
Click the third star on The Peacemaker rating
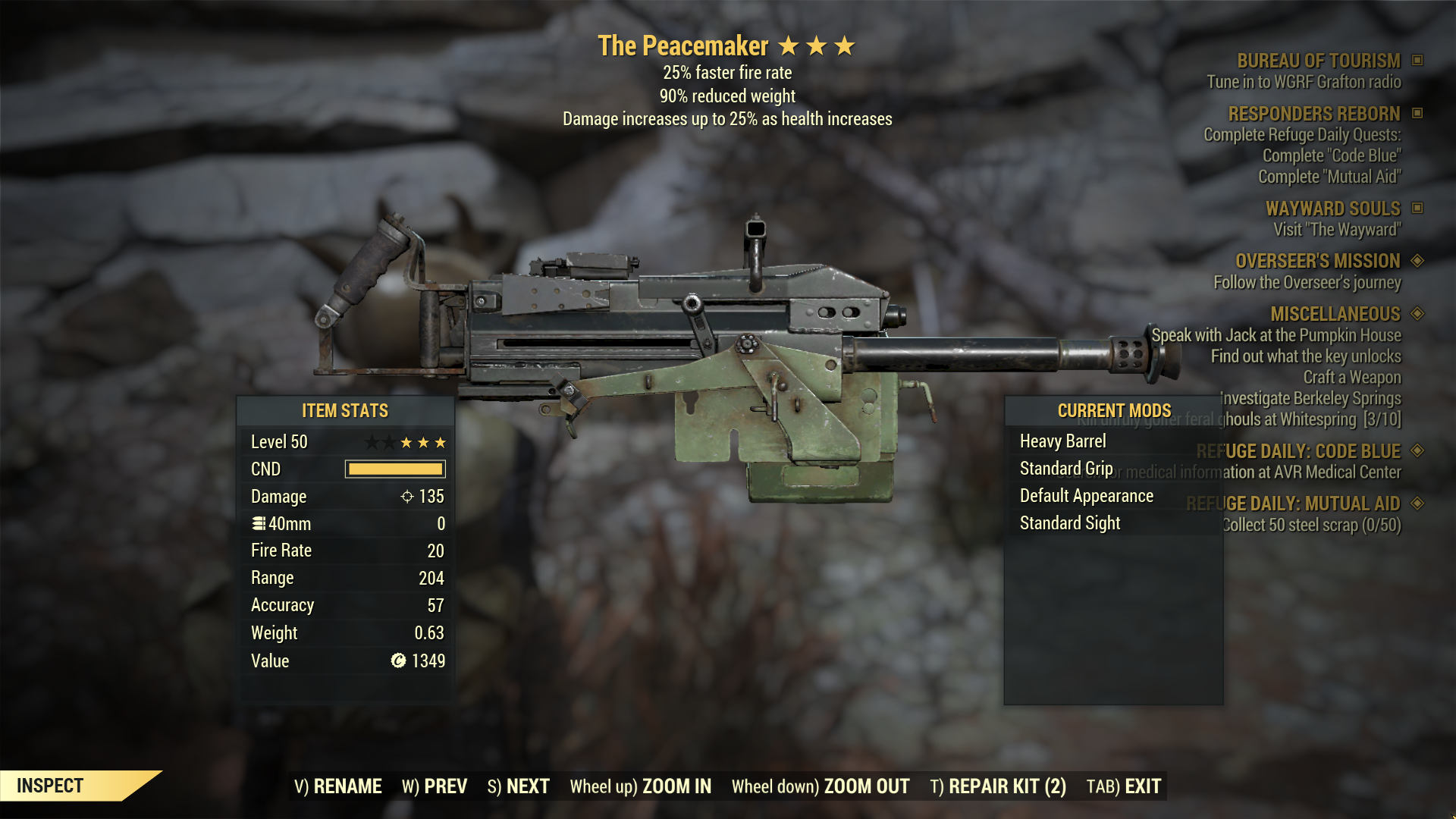(845, 45)
